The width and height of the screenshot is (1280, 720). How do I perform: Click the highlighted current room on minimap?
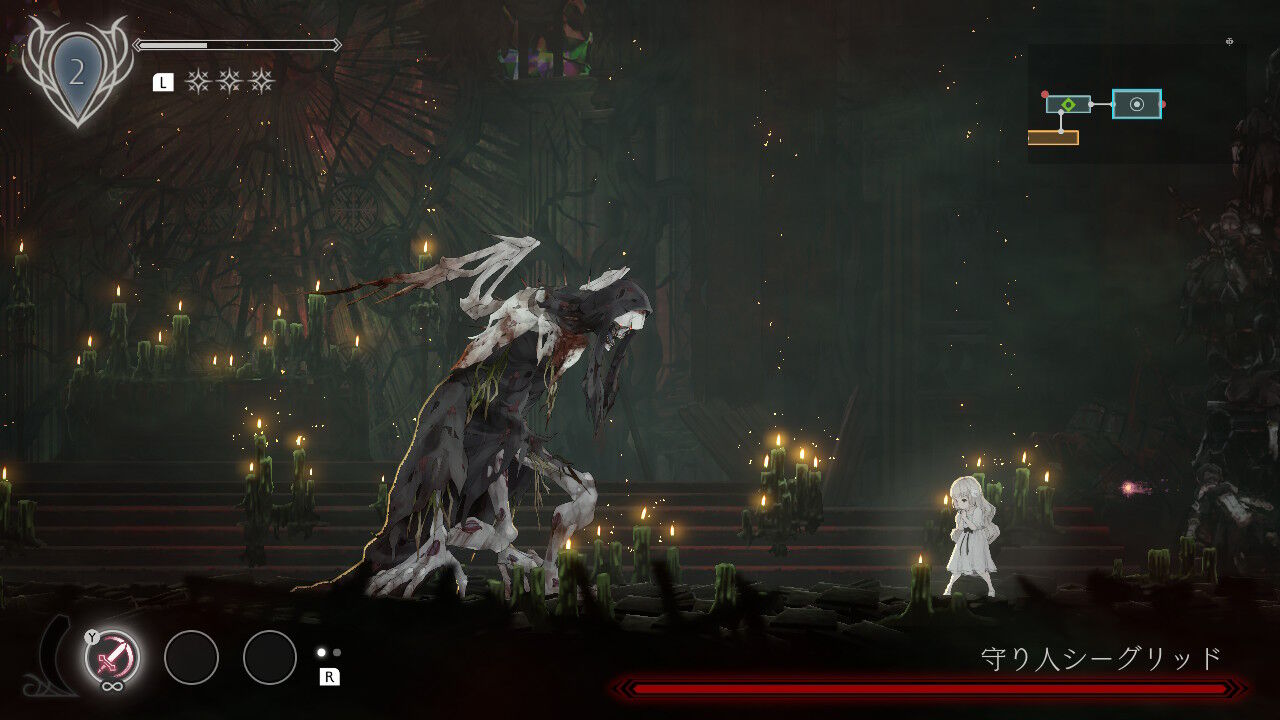tap(1136, 104)
